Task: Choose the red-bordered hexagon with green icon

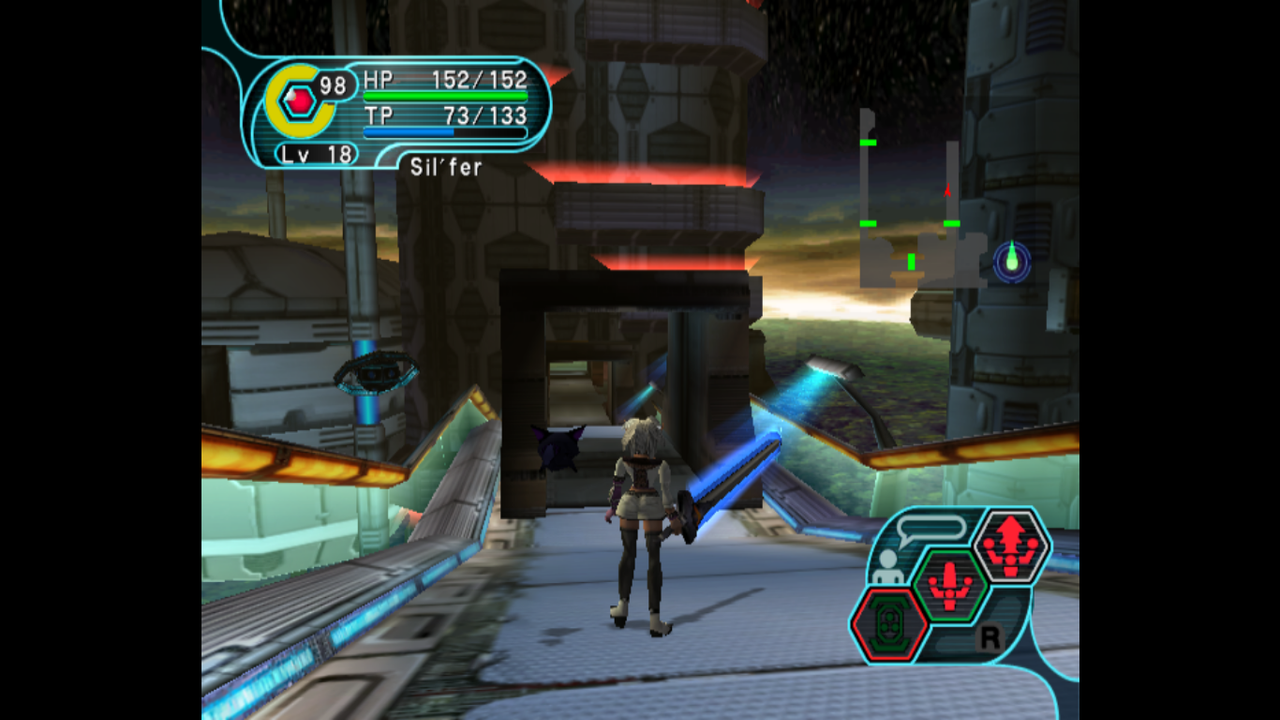Action: [889, 624]
